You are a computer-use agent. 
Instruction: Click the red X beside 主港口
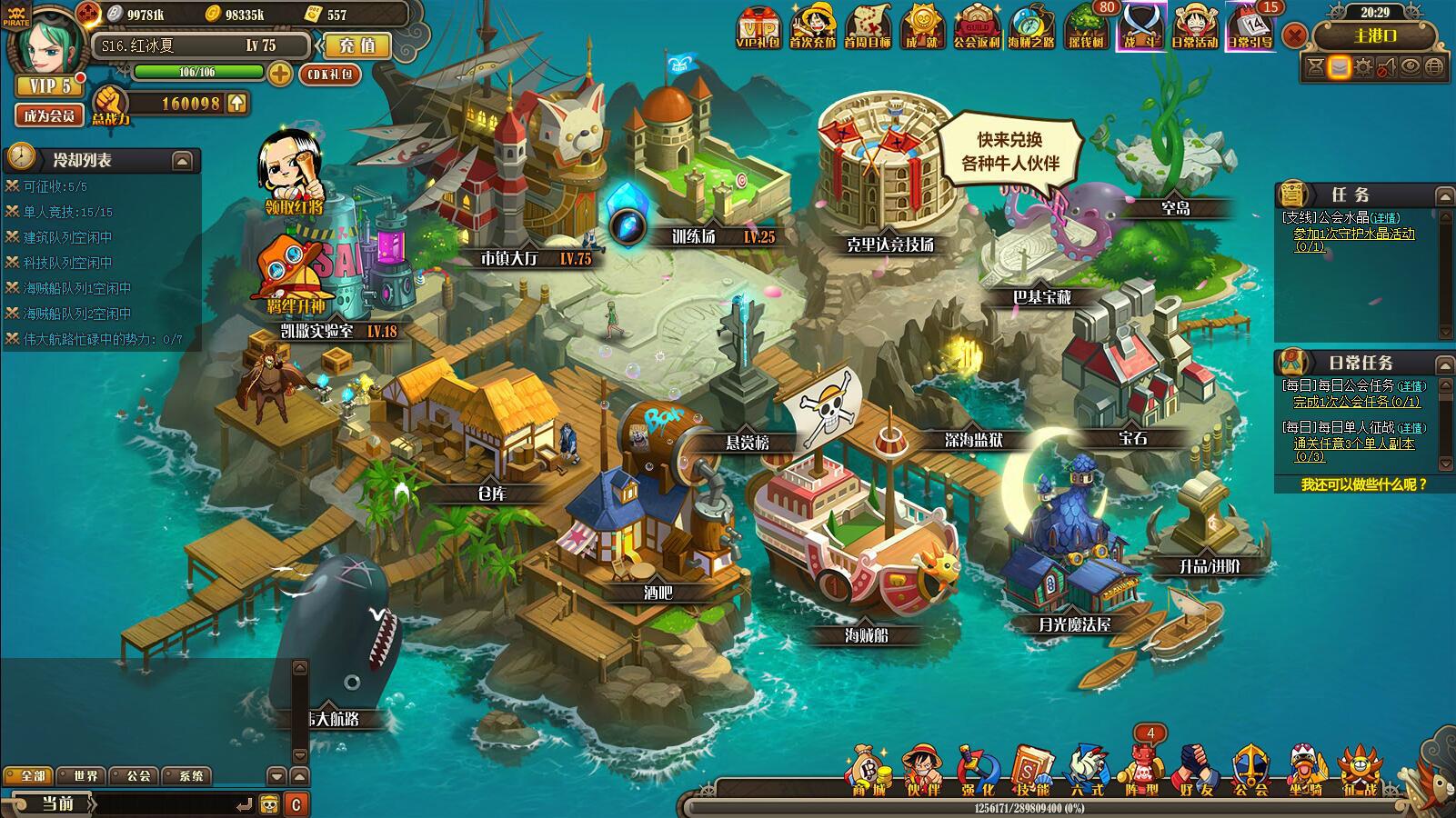1295,36
